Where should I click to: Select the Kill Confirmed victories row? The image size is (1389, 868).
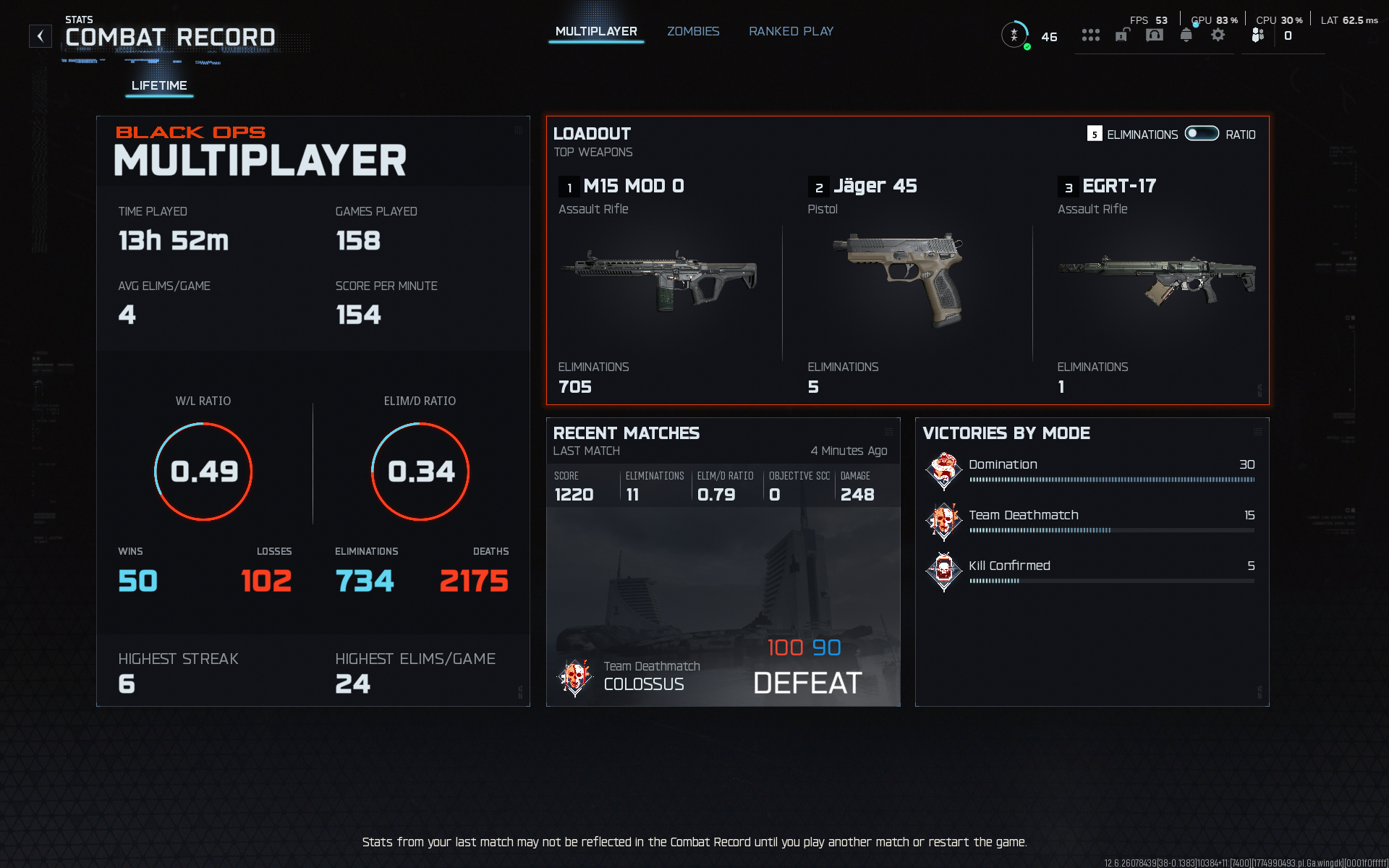(x=1092, y=571)
